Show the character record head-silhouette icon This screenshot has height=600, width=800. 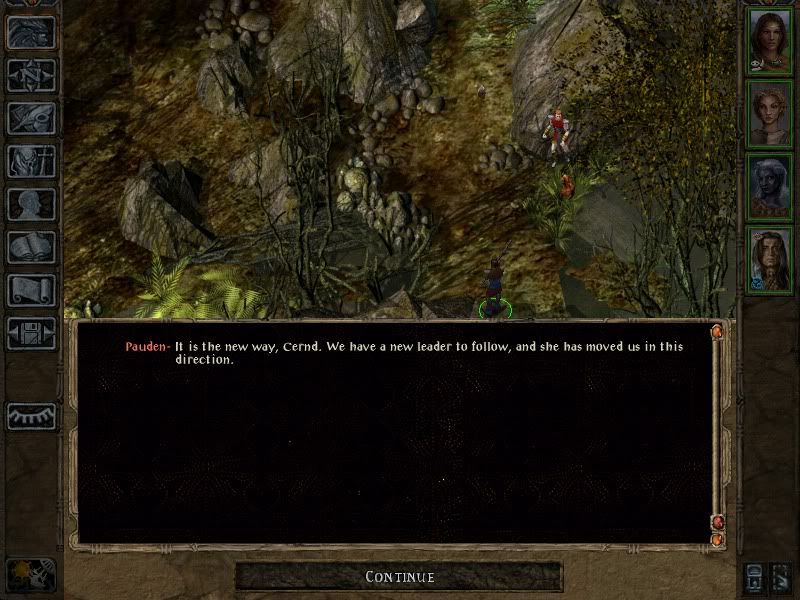(31, 204)
